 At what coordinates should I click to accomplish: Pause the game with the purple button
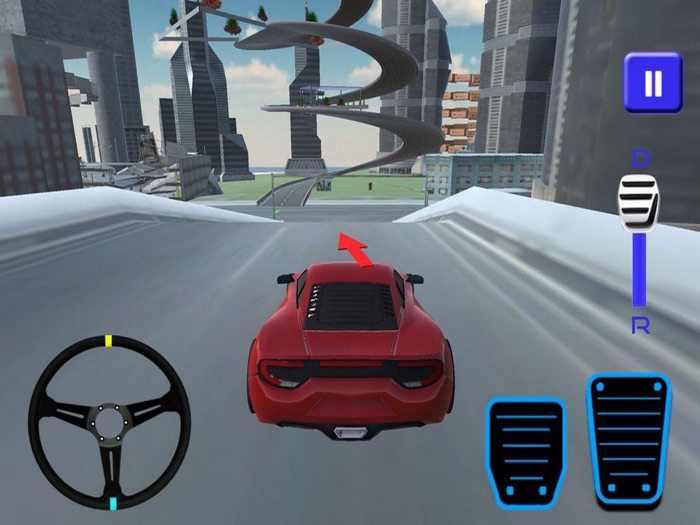point(652,82)
